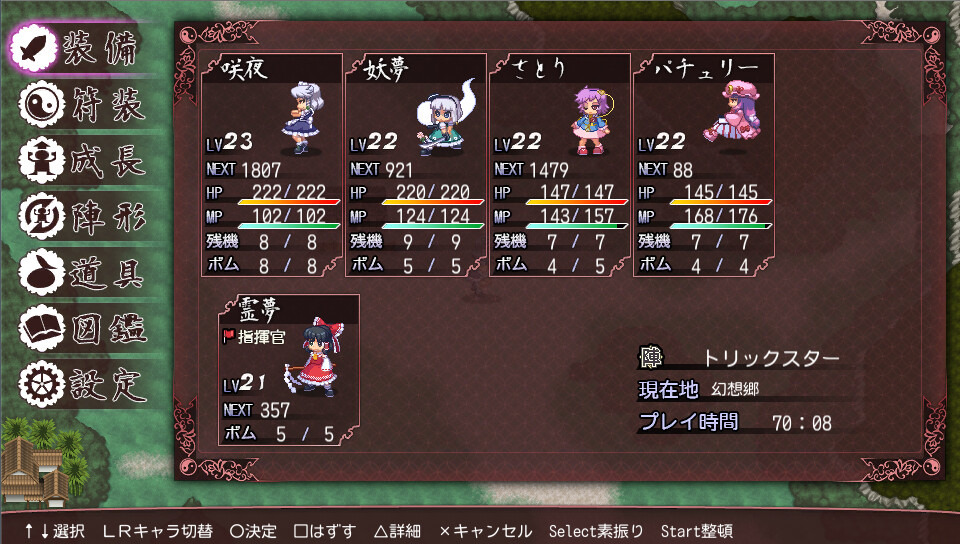Pick the さとり character card

coord(559,165)
